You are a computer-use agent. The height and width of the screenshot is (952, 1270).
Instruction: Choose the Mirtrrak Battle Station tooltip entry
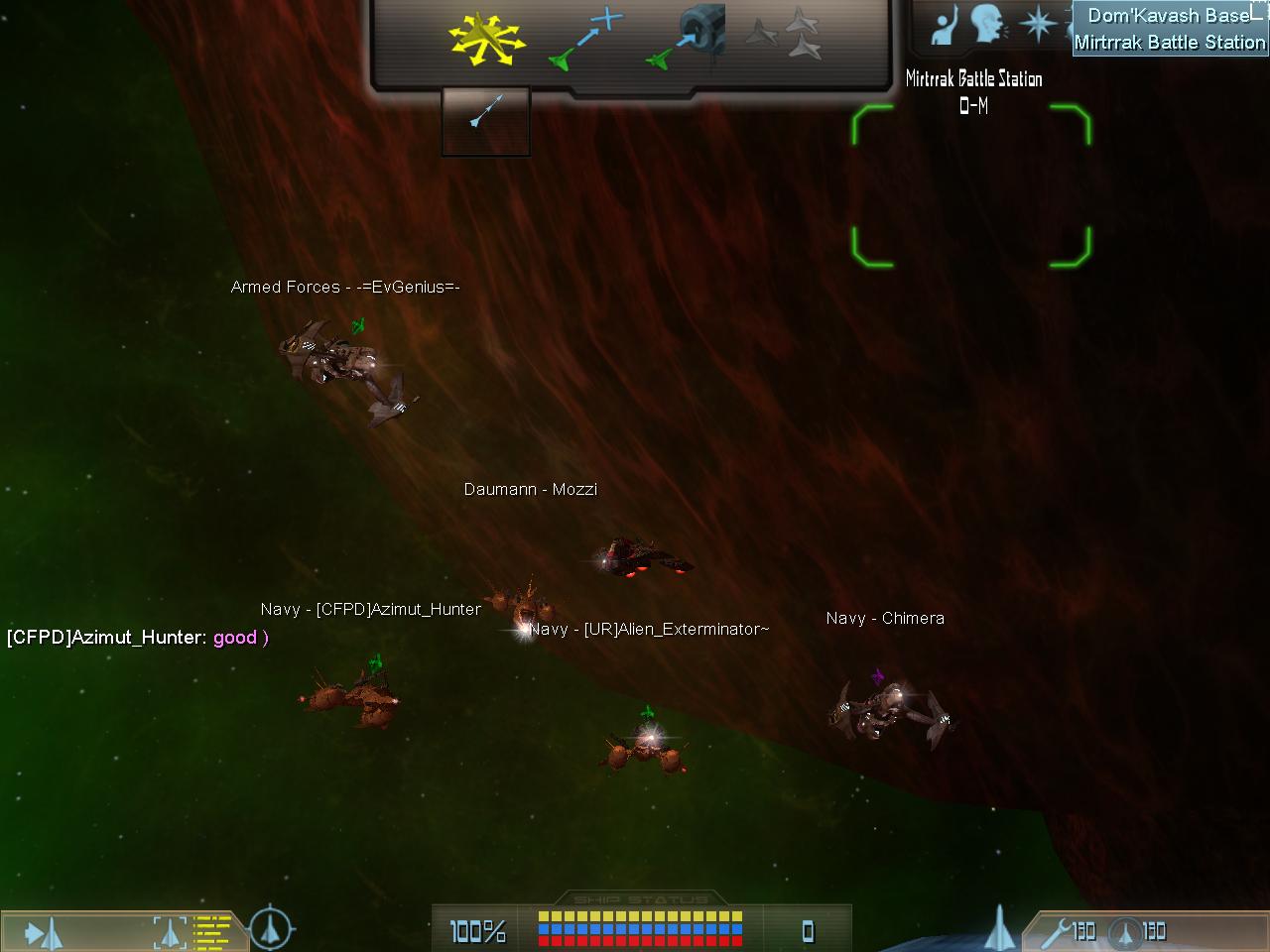[x=1169, y=43]
